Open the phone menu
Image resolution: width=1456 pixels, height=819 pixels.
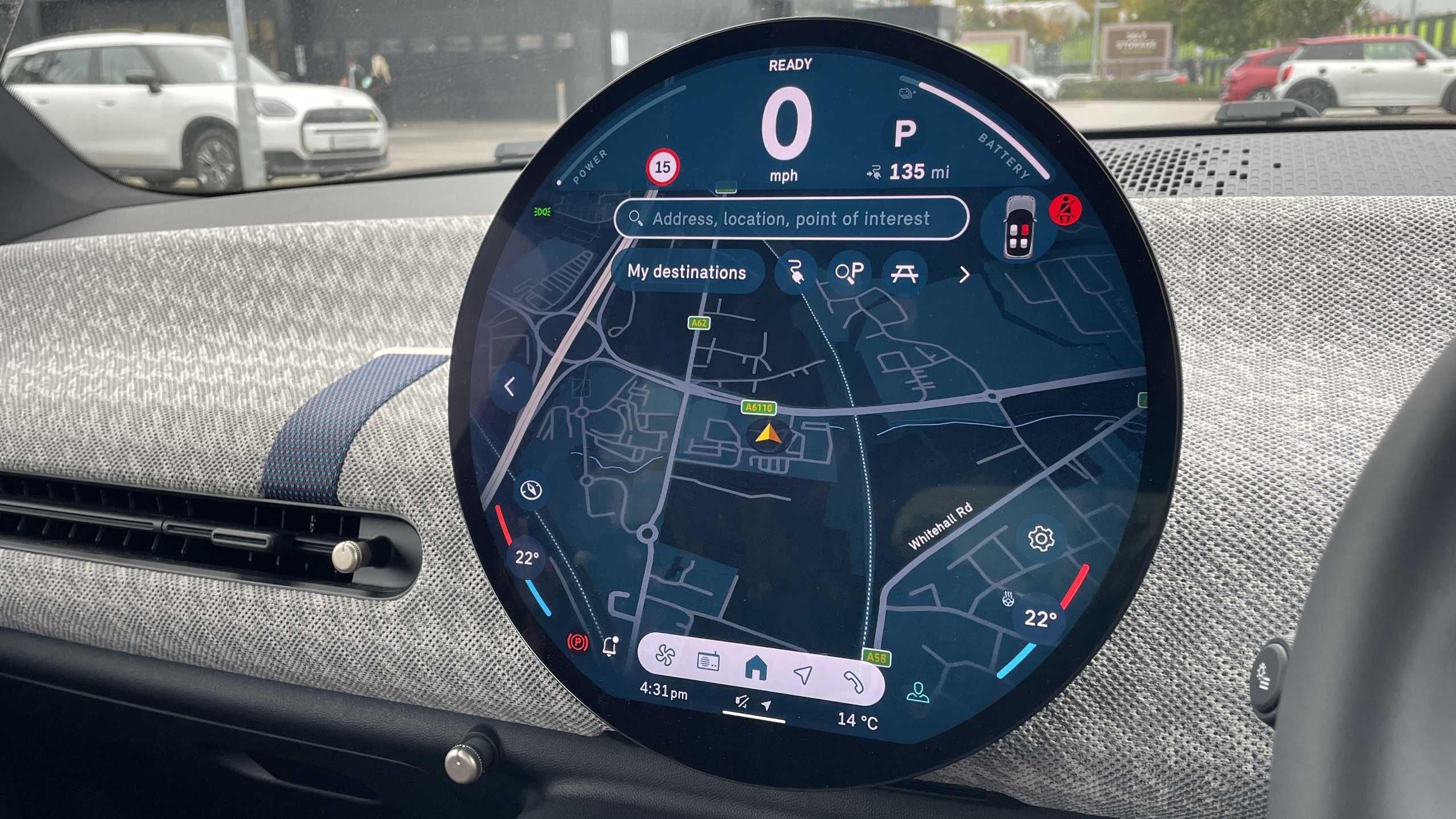click(x=853, y=681)
